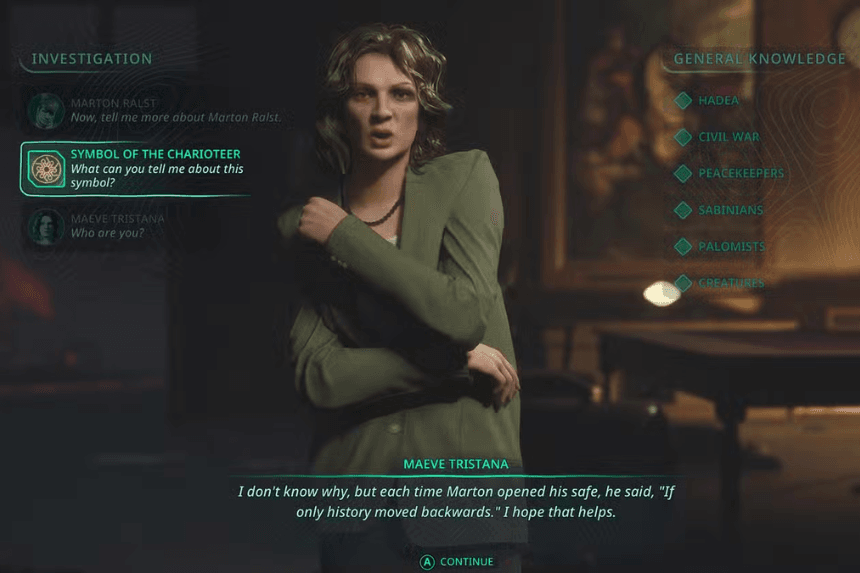The image size is (860, 573).
Task: Select the Peacekeepers knowledge topic
Action: [740, 173]
